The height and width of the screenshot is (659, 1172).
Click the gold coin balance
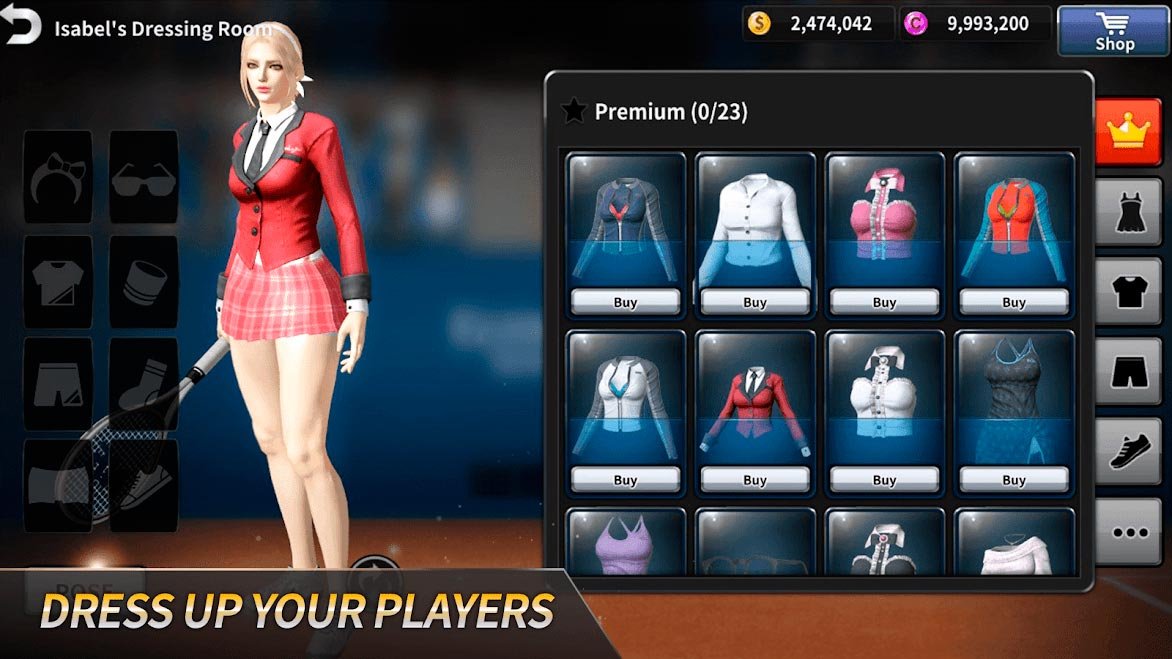pos(818,24)
